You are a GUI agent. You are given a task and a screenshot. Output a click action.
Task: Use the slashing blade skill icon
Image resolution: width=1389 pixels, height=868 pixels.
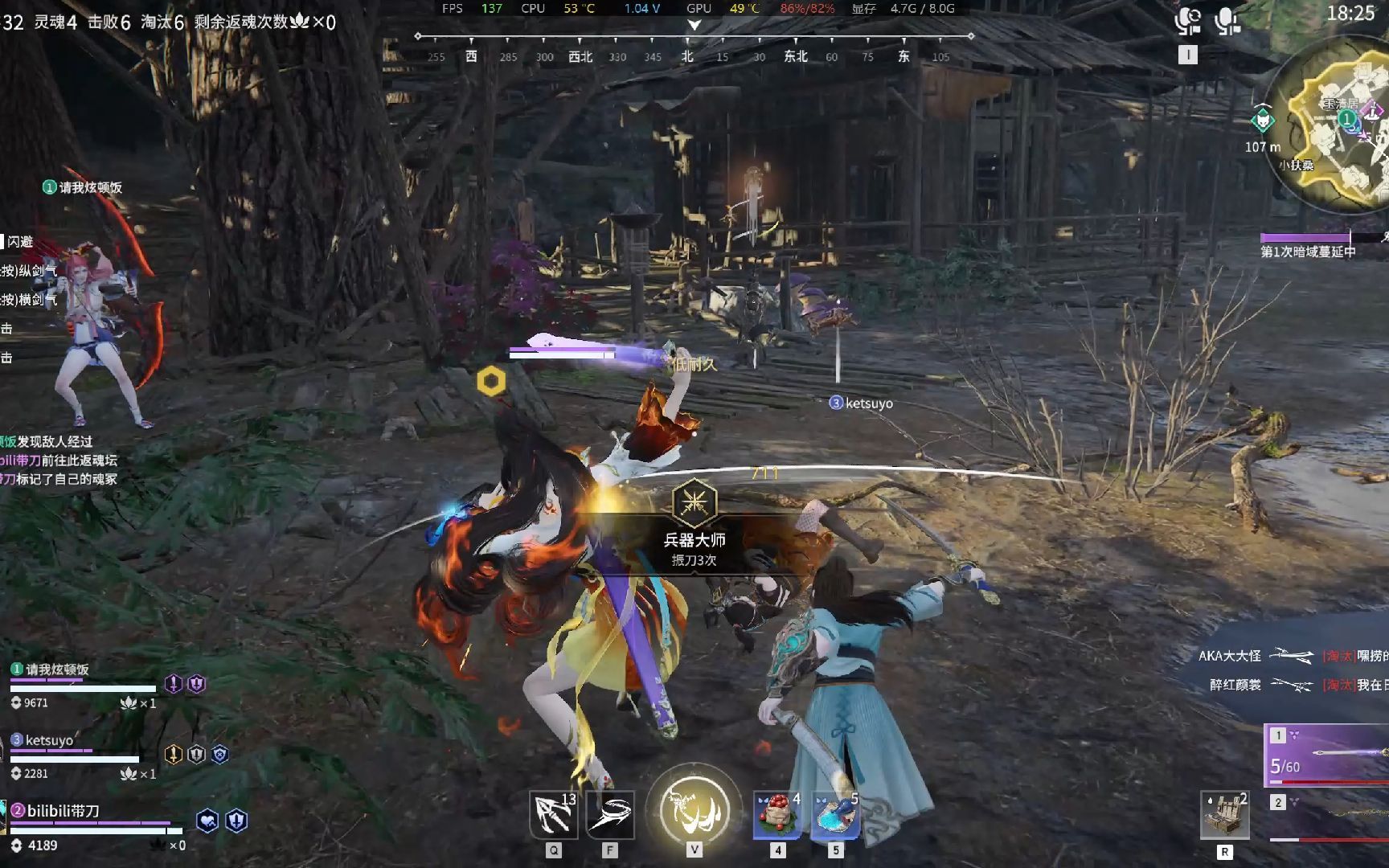click(610, 814)
